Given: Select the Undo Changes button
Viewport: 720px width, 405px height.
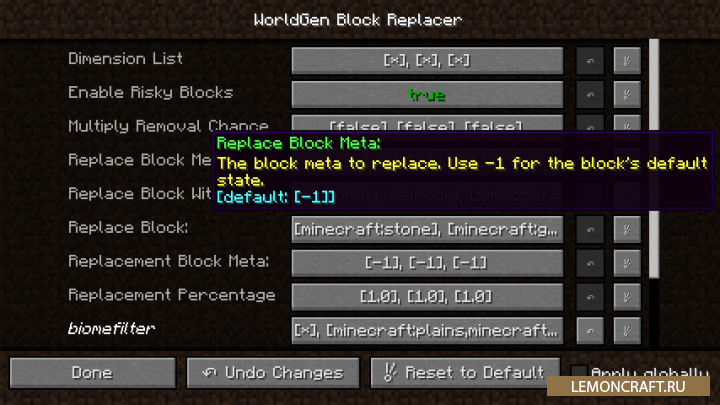Looking at the screenshot, I should (274, 373).
